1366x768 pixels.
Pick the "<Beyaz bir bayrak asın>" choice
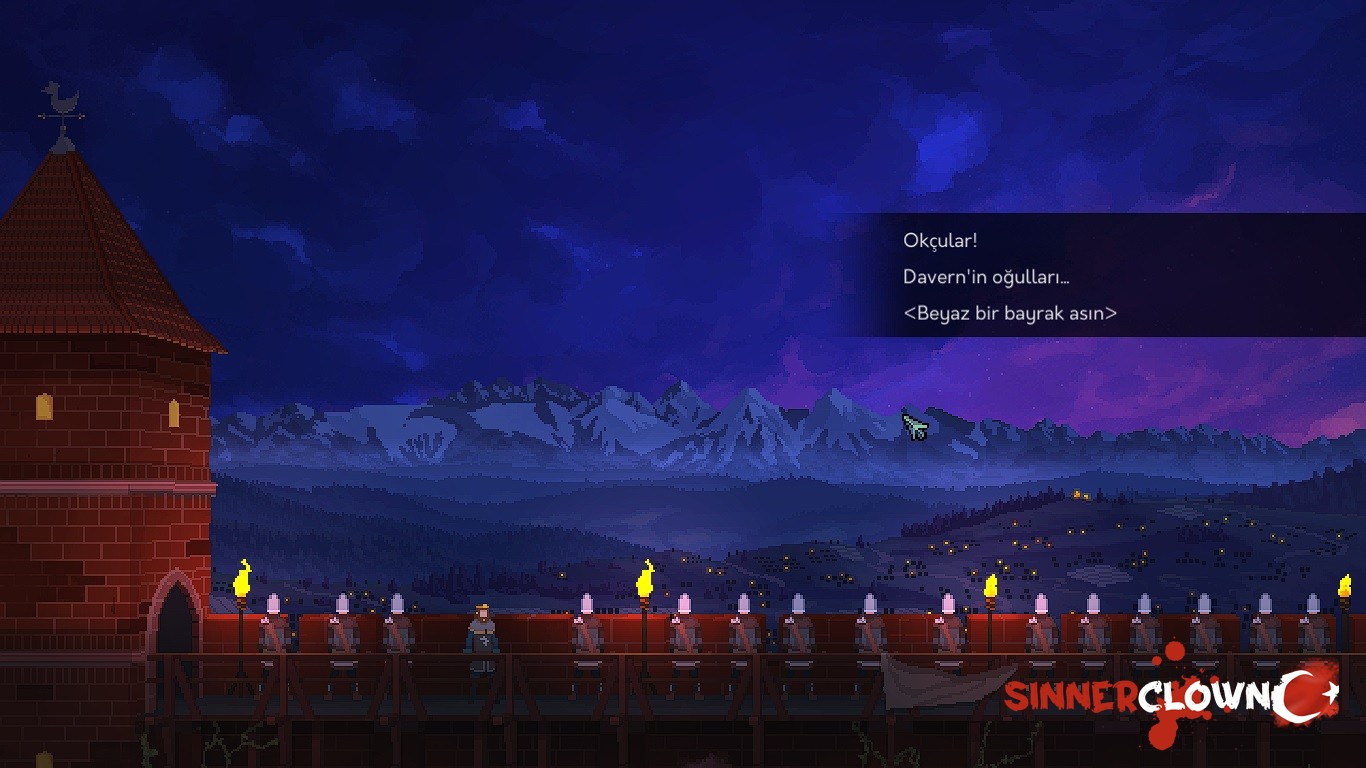pyautogui.click(x=1009, y=313)
